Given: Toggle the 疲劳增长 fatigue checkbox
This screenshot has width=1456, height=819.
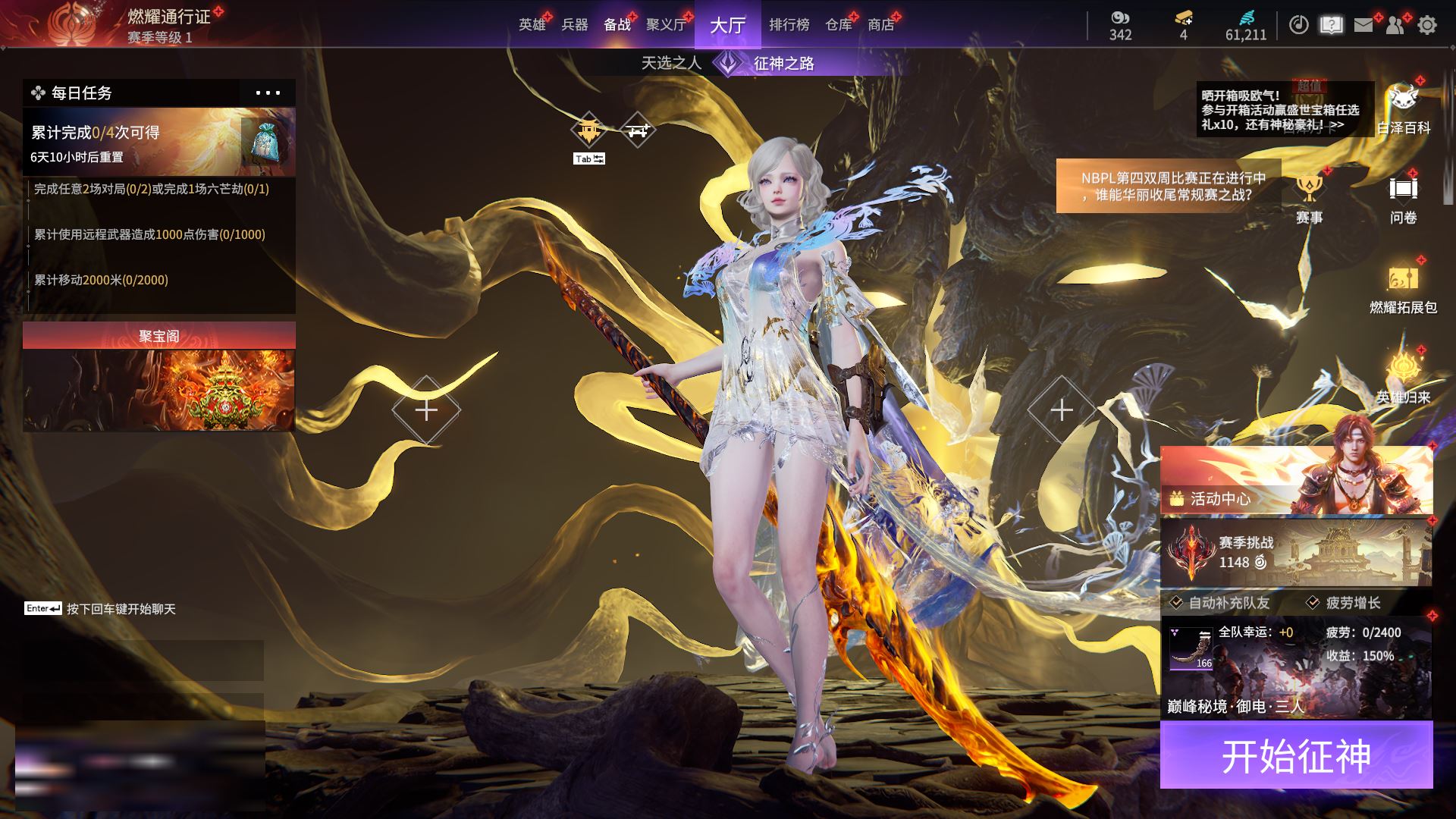Looking at the screenshot, I should point(1313,603).
